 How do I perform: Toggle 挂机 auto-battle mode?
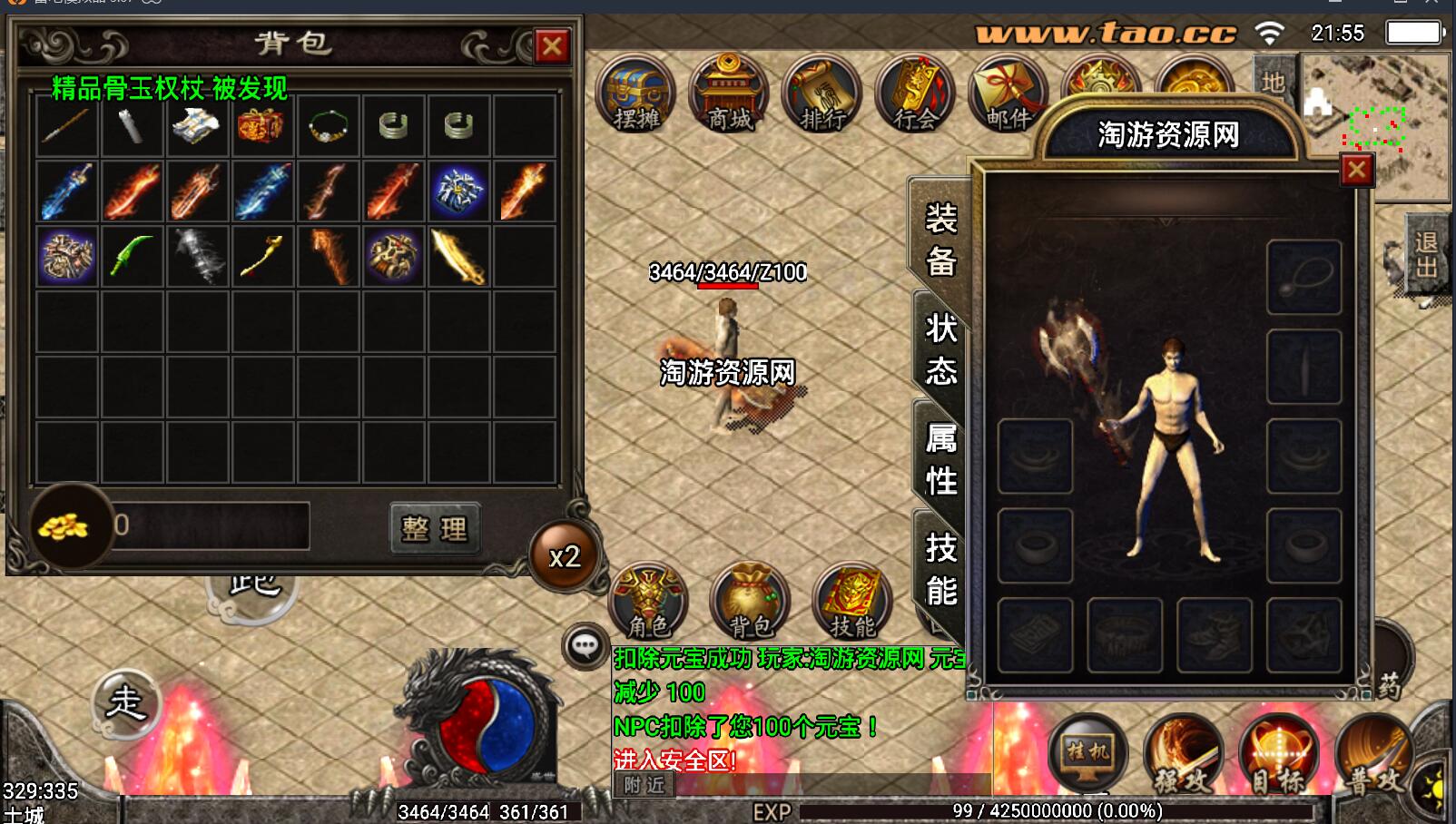[1087, 752]
